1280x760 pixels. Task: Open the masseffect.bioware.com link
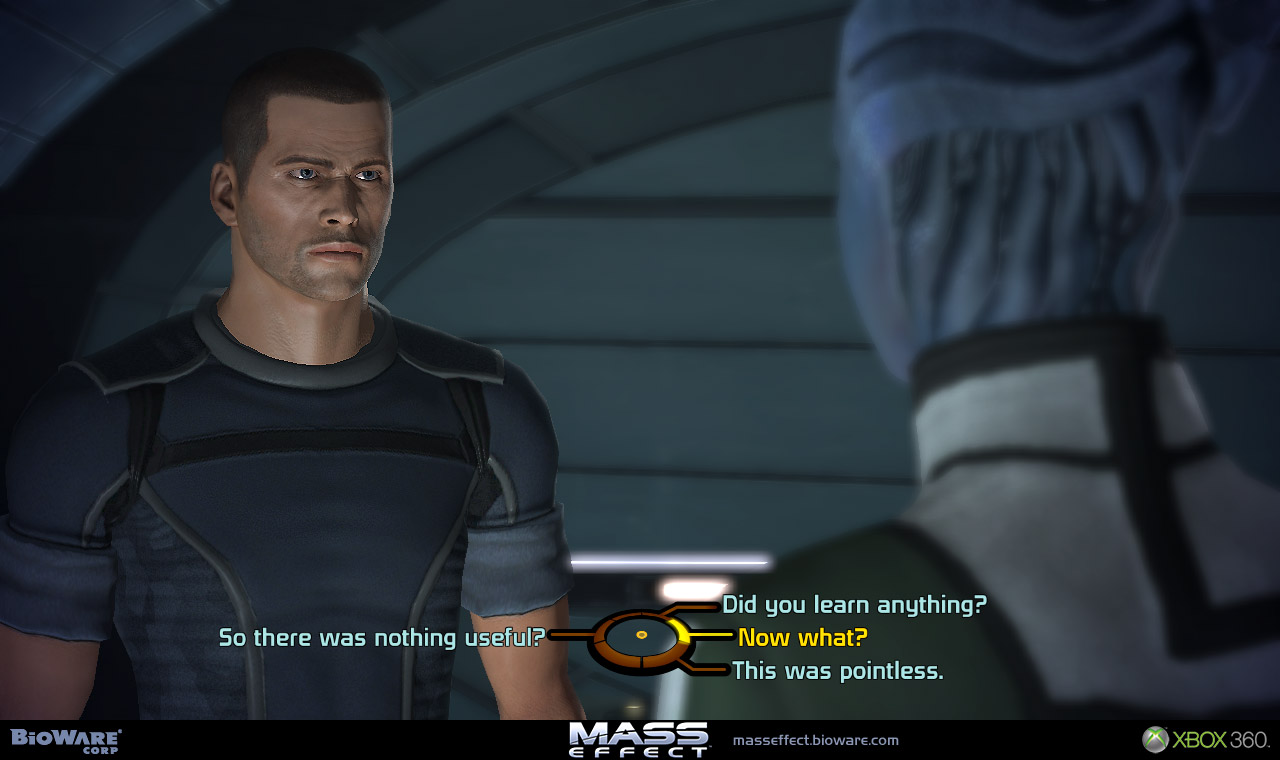(815, 741)
